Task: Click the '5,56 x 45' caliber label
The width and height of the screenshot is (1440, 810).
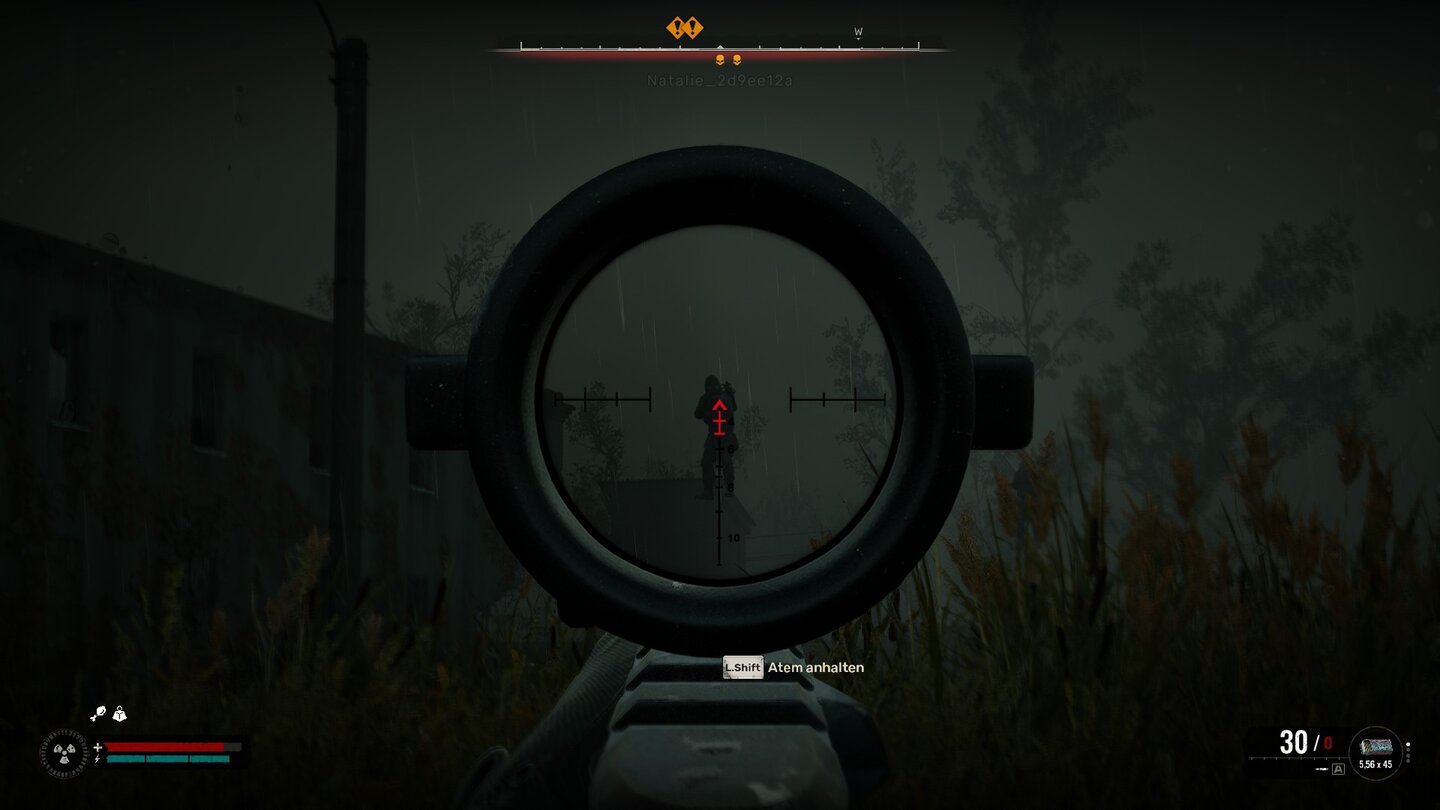Action: [x=1375, y=765]
